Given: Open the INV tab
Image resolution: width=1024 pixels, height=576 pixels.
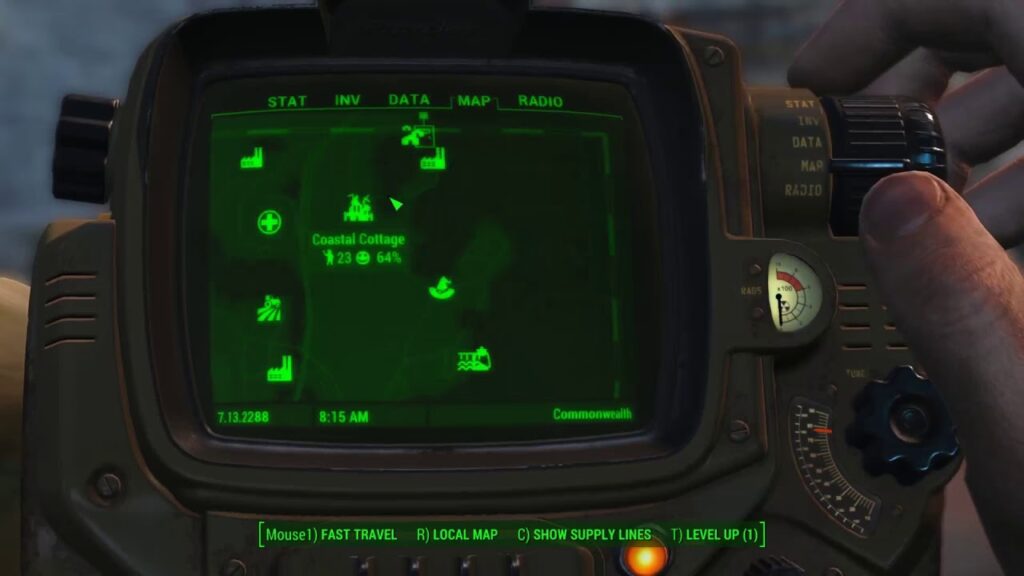Looking at the screenshot, I should tap(347, 101).
